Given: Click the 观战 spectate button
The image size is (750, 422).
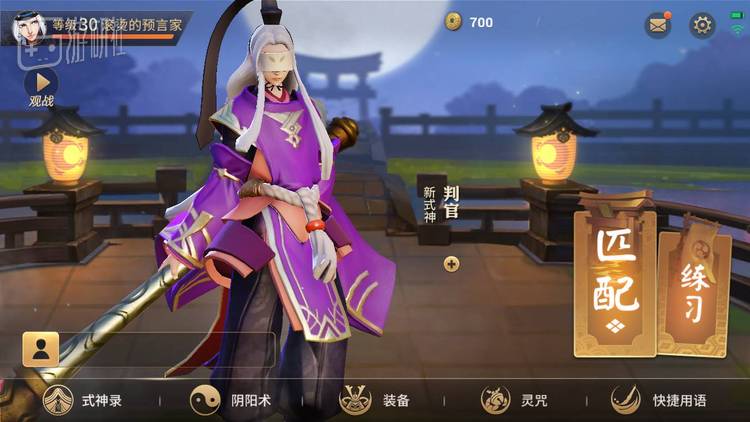Looking at the screenshot, I should click(41, 87).
